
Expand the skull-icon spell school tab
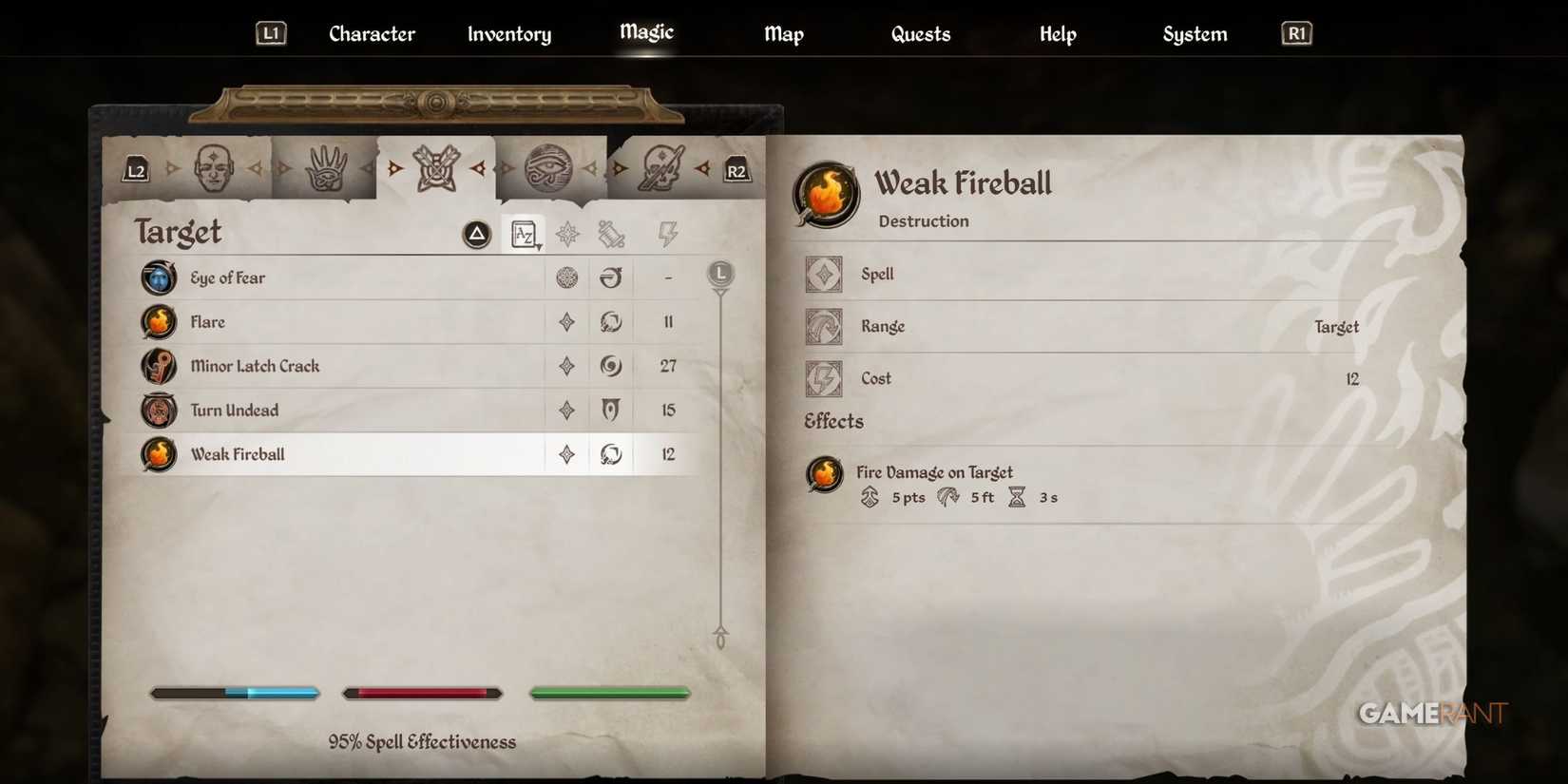tap(663, 166)
